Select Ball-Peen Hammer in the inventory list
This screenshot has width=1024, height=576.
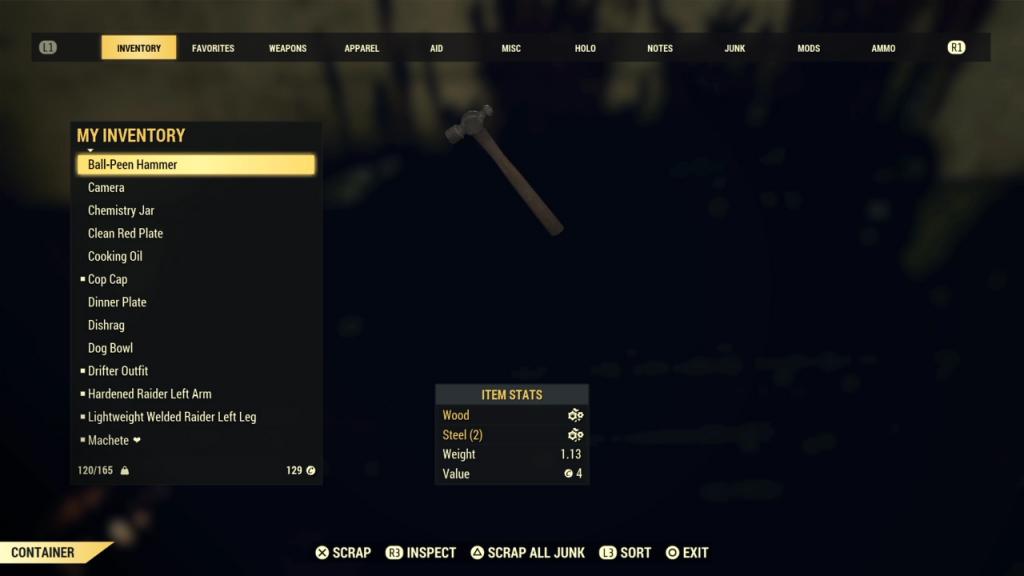pyautogui.click(x=196, y=165)
